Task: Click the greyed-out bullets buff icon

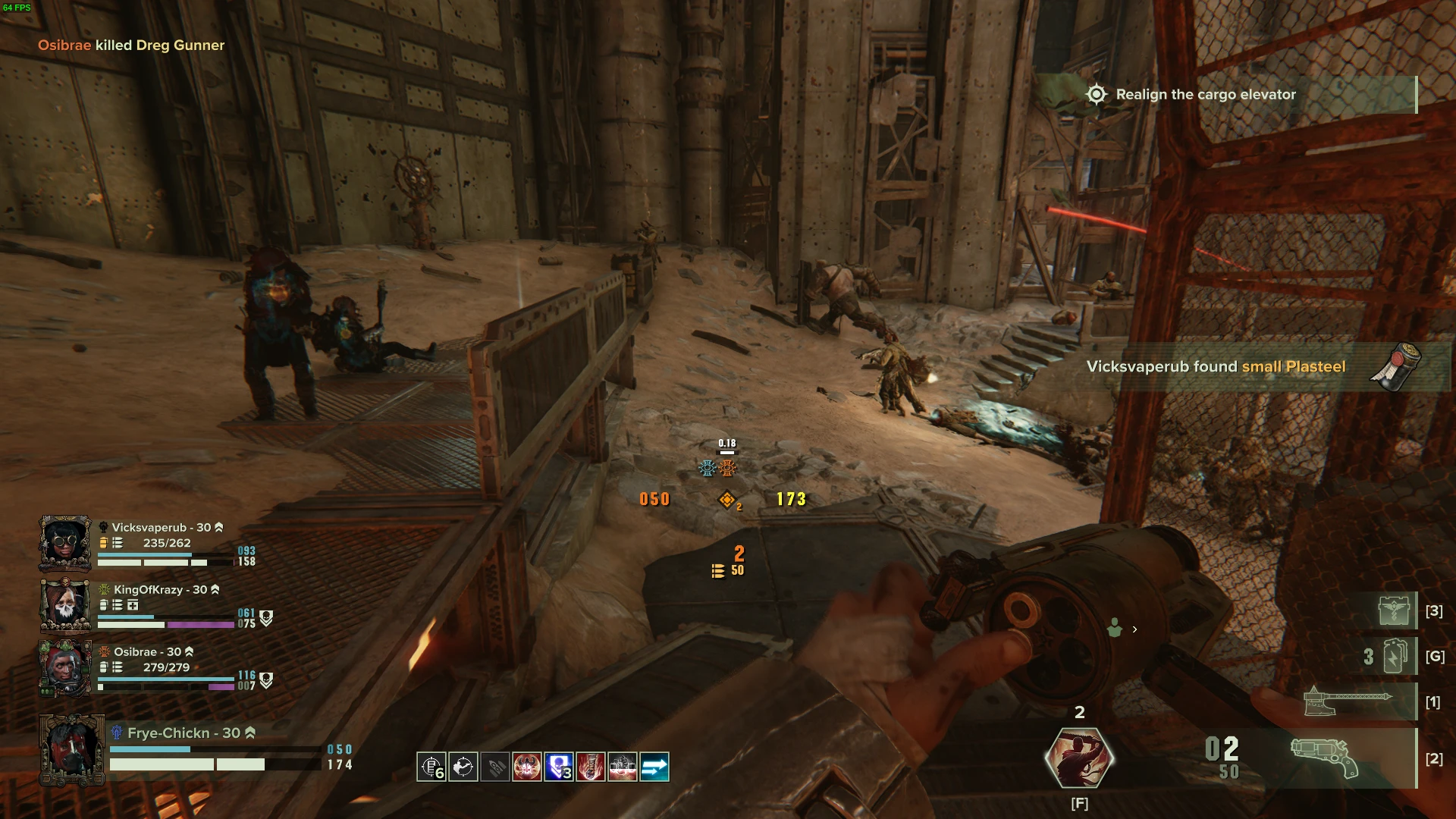Action: click(x=495, y=767)
